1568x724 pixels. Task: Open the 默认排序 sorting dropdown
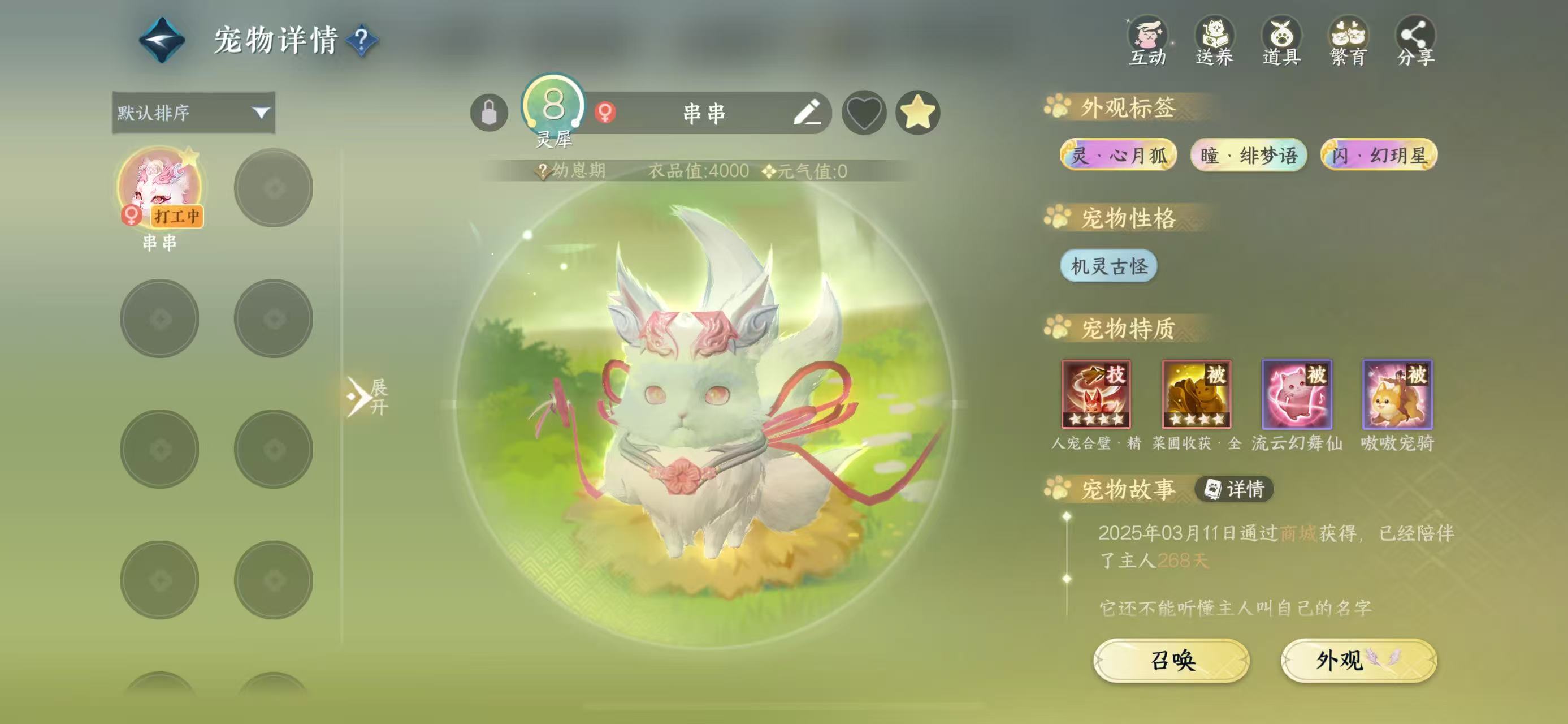point(193,113)
